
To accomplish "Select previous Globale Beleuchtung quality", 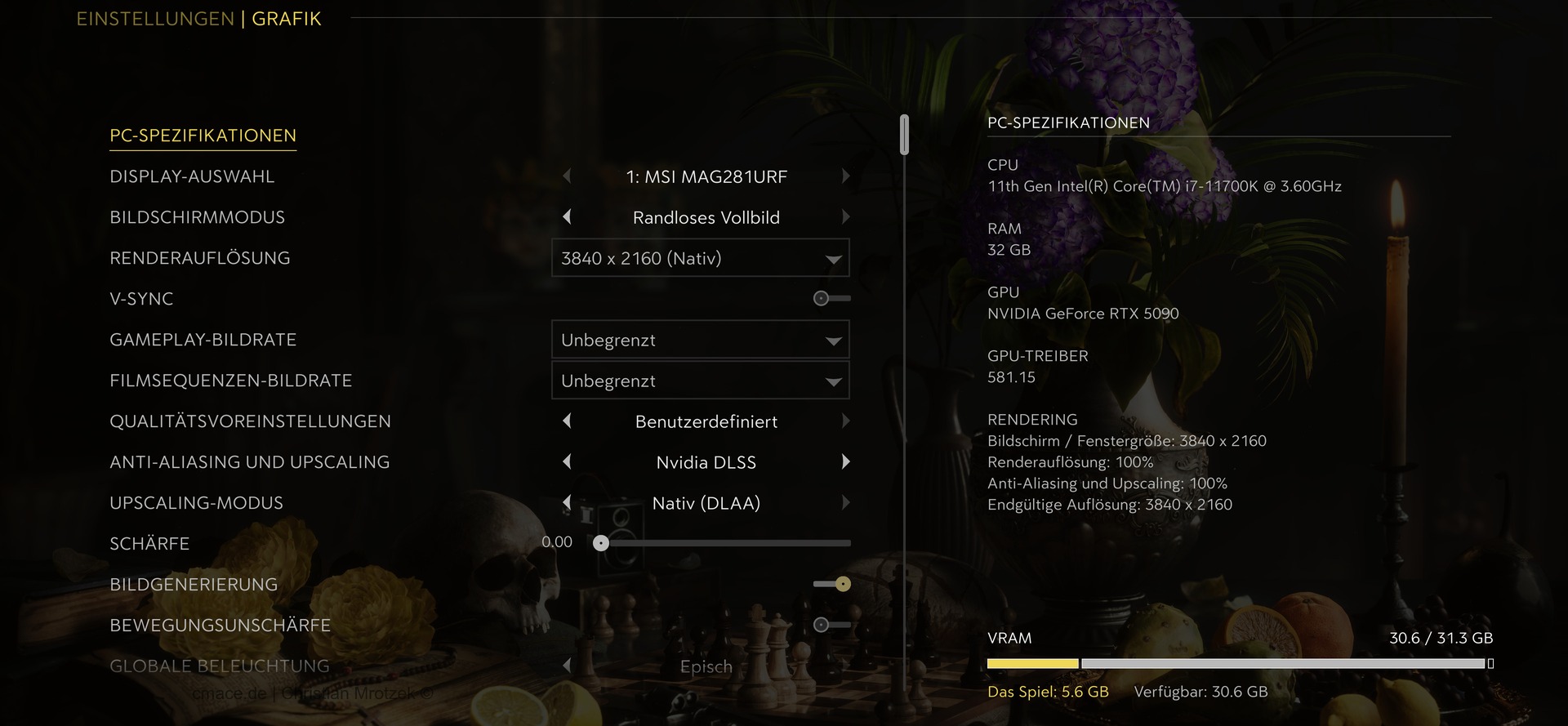I will pos(567,666).
